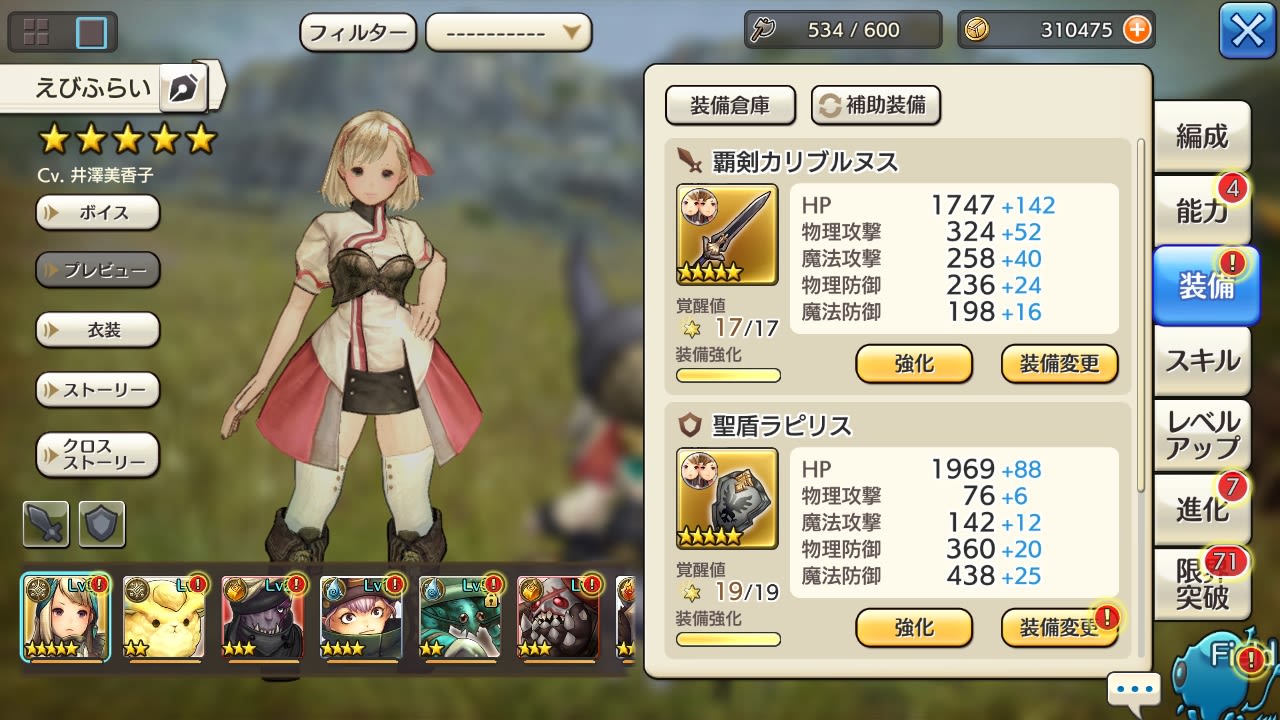Select the レベルアップ level up tab

1201,435
